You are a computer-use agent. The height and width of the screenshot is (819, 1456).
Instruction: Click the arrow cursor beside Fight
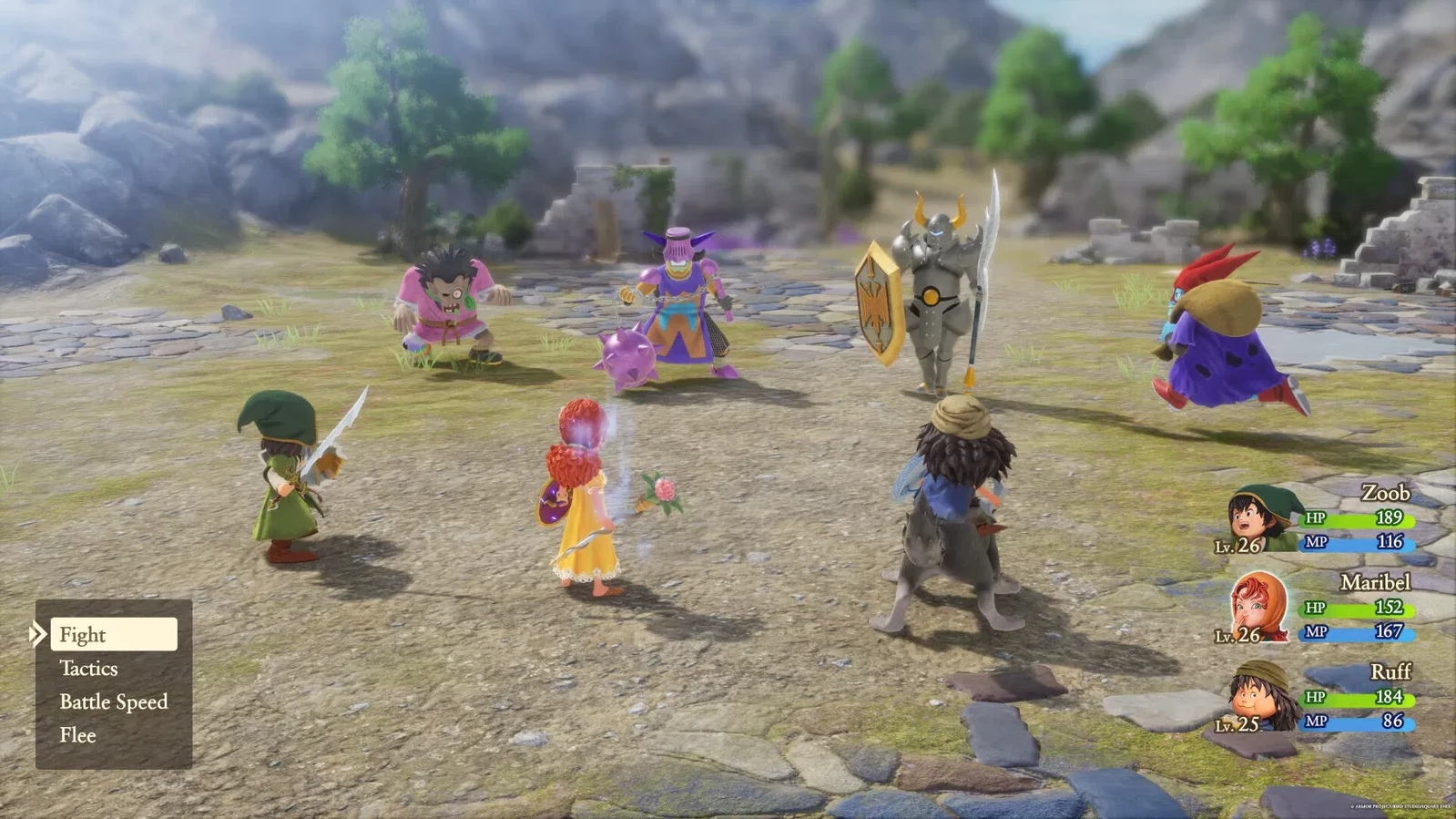38,634
